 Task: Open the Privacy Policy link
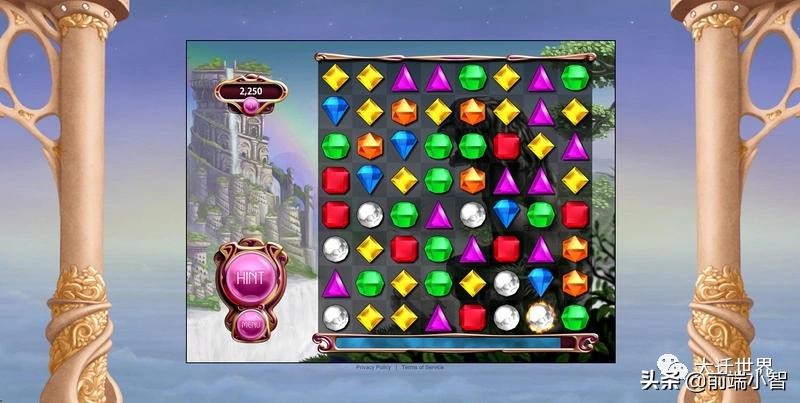(x=374, y=368)
